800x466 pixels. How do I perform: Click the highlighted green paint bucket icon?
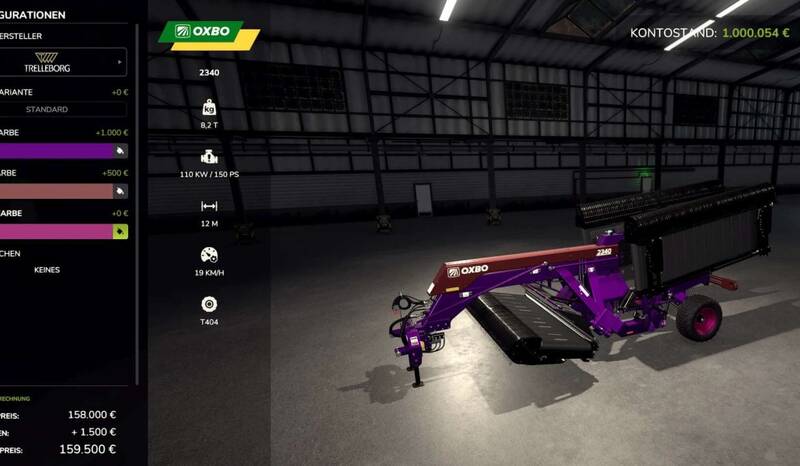pyautogui.click(x=120, y=231)
